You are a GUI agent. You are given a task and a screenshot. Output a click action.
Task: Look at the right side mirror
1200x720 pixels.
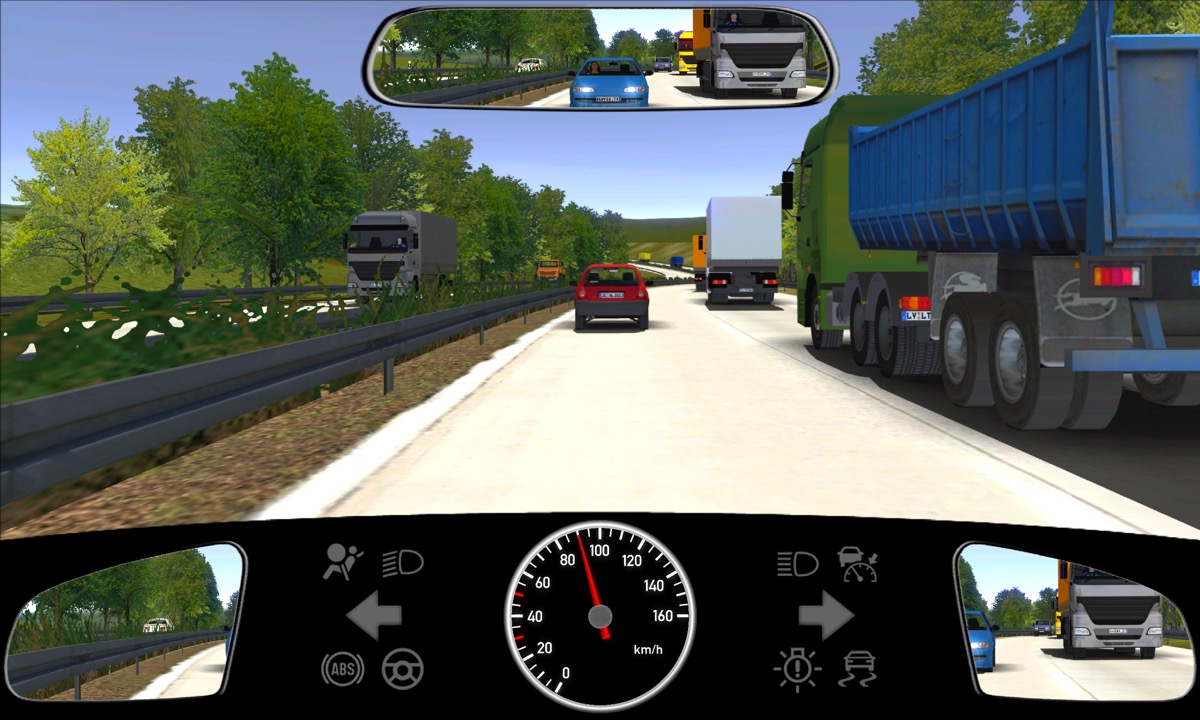point(1075,620)
